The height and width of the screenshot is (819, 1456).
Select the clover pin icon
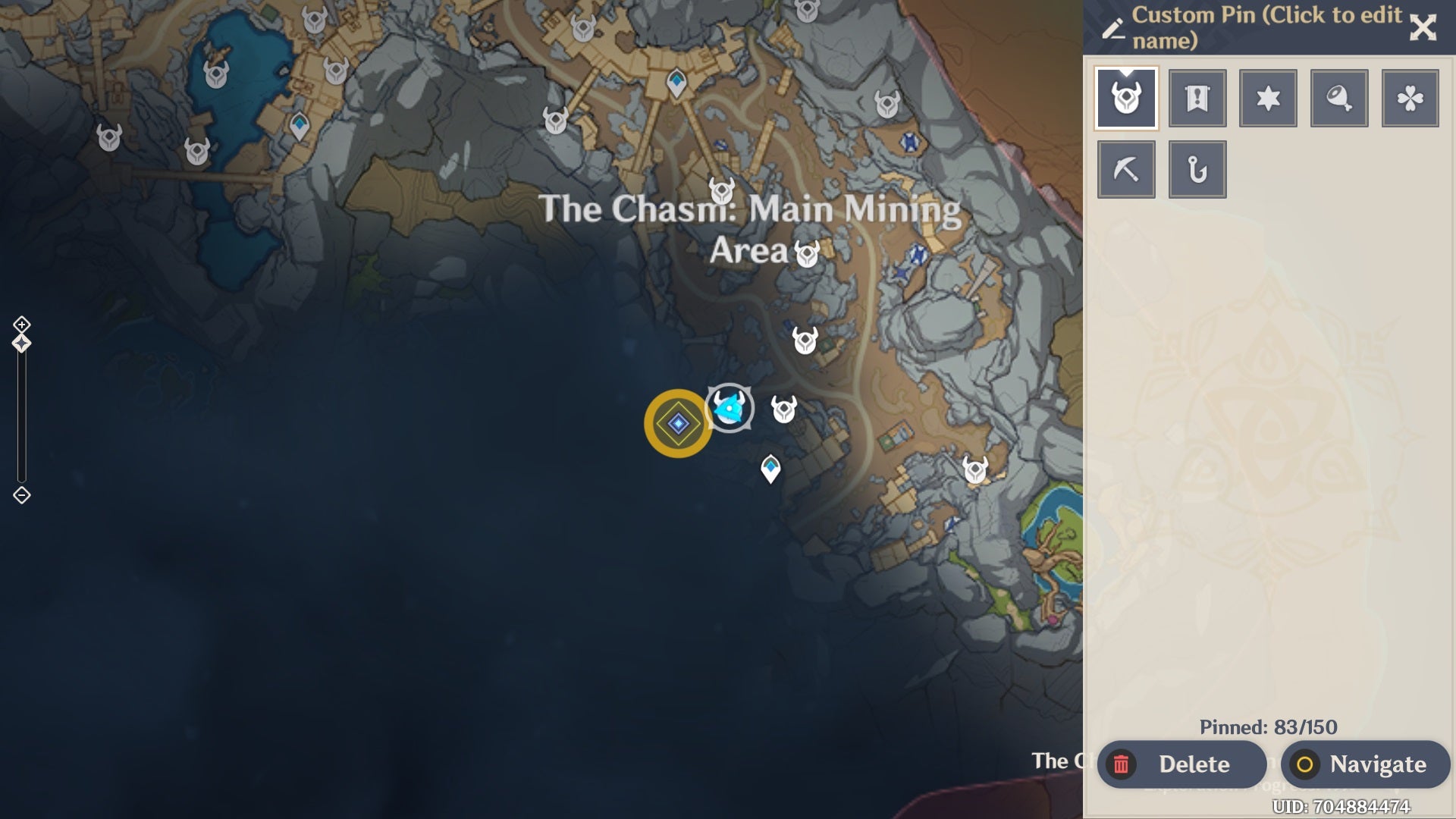tap(1410, 97)
